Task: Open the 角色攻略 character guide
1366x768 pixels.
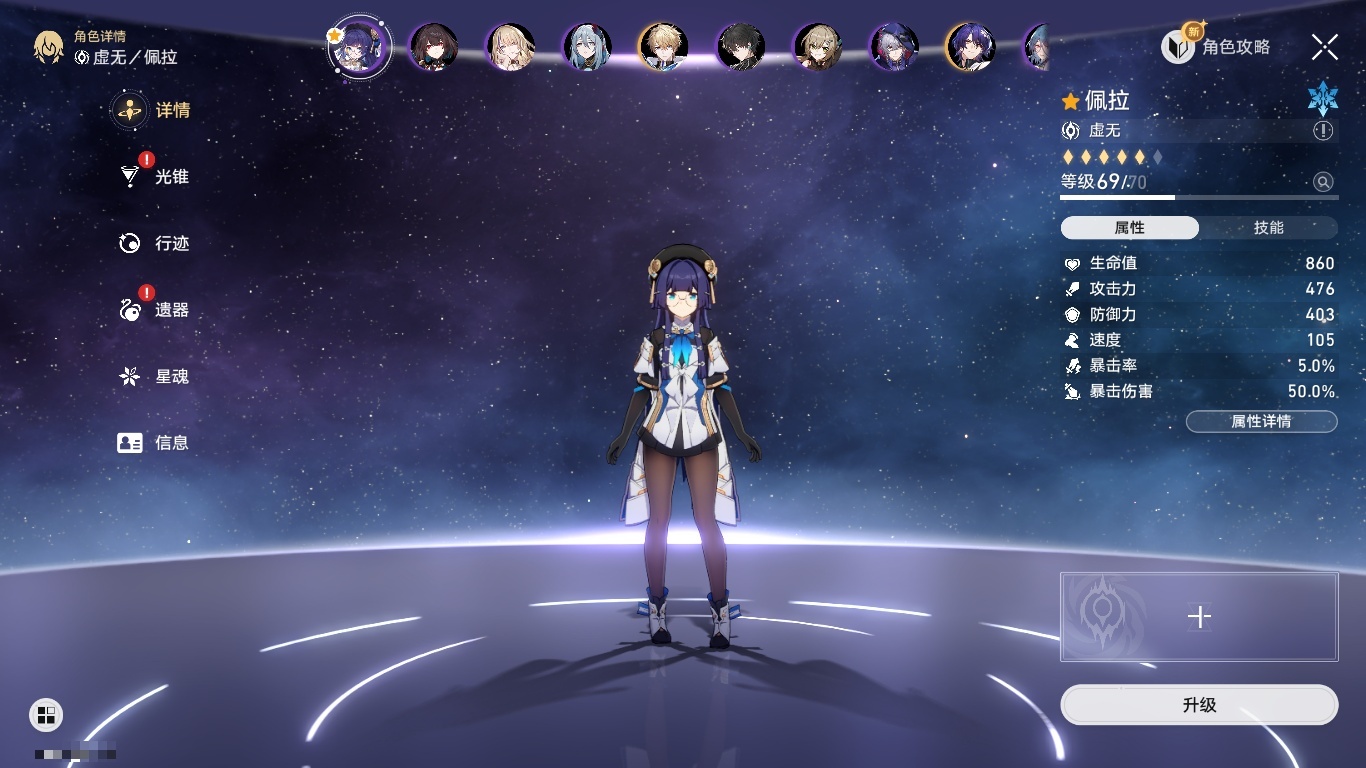Action: (1216, 47)
